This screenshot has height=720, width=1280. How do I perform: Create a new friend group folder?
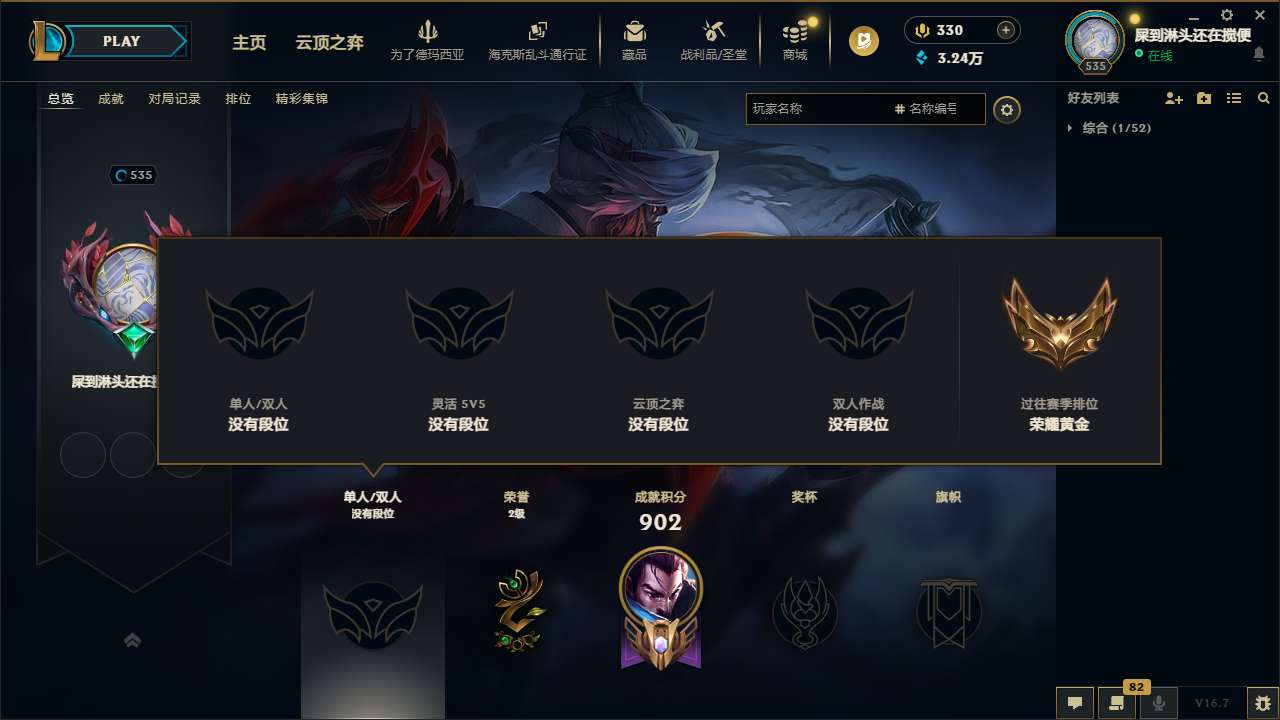click(x=1202, y=98)
